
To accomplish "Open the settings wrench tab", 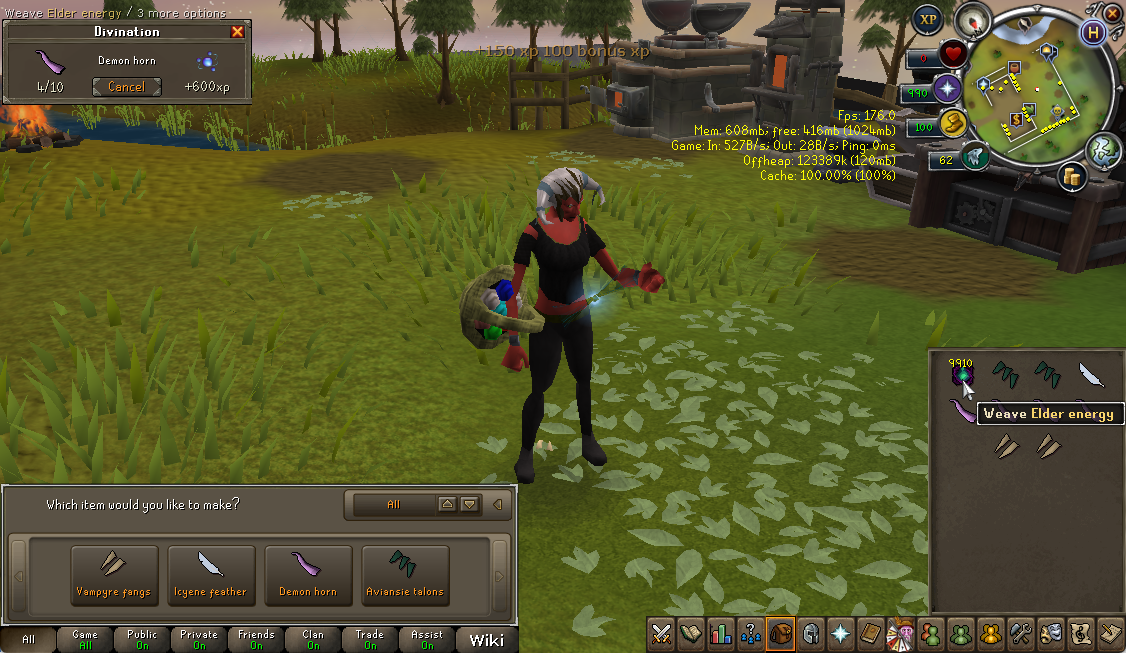I will (x=1021, y=633).
